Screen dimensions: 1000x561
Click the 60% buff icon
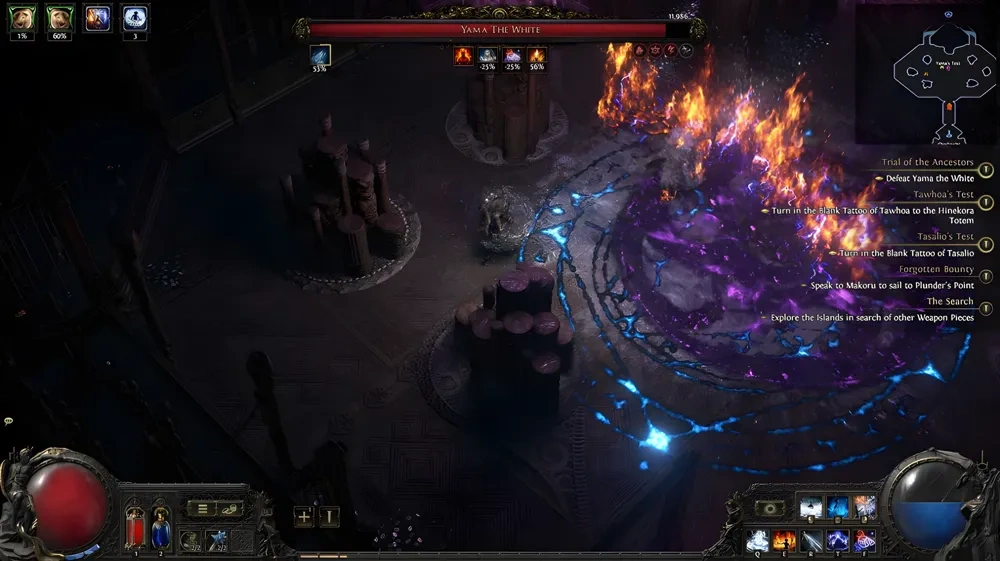coord(60,18)
